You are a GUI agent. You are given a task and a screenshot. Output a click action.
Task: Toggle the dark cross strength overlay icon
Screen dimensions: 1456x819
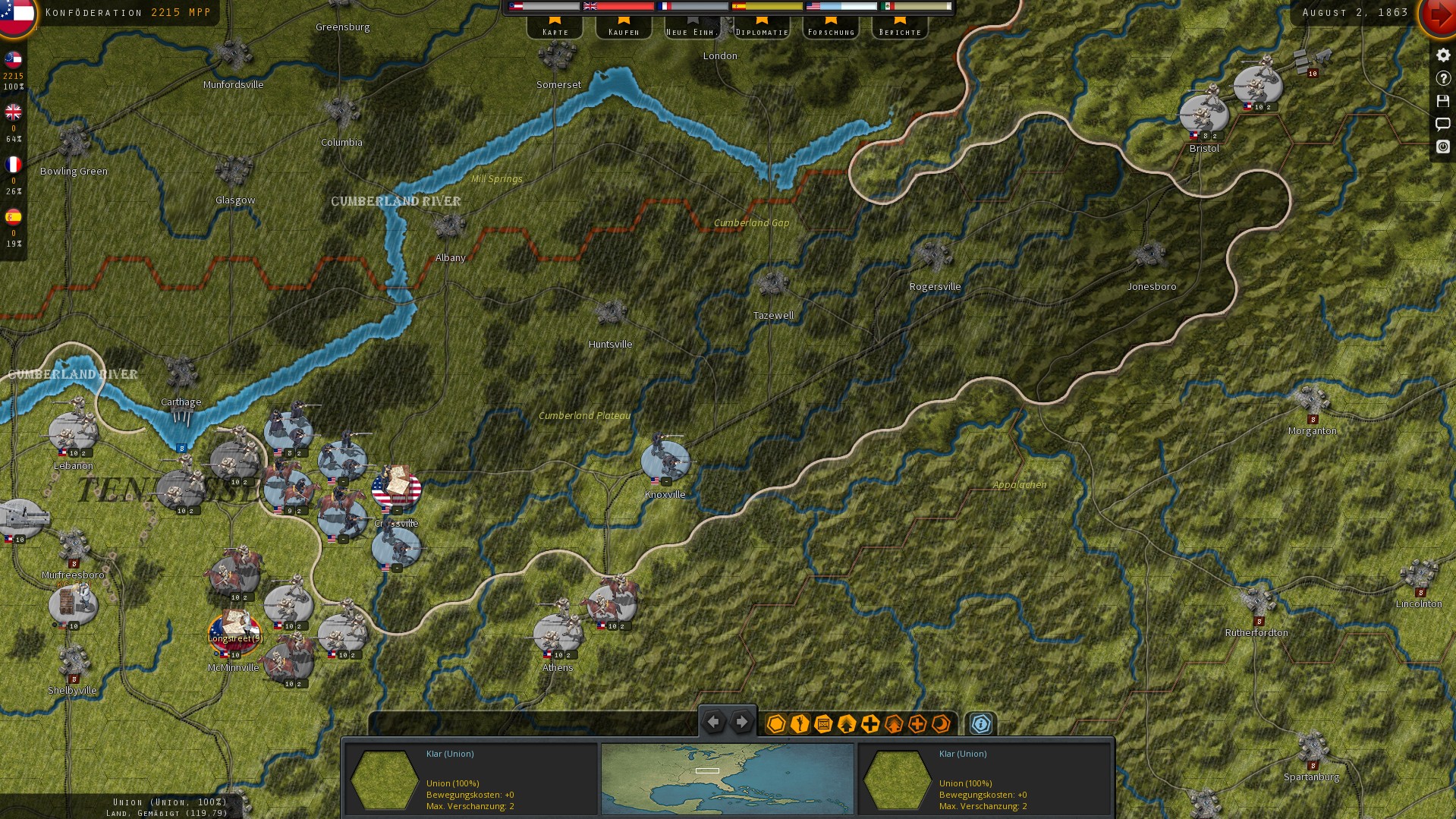pyautogui.click(x=870, y=723)
